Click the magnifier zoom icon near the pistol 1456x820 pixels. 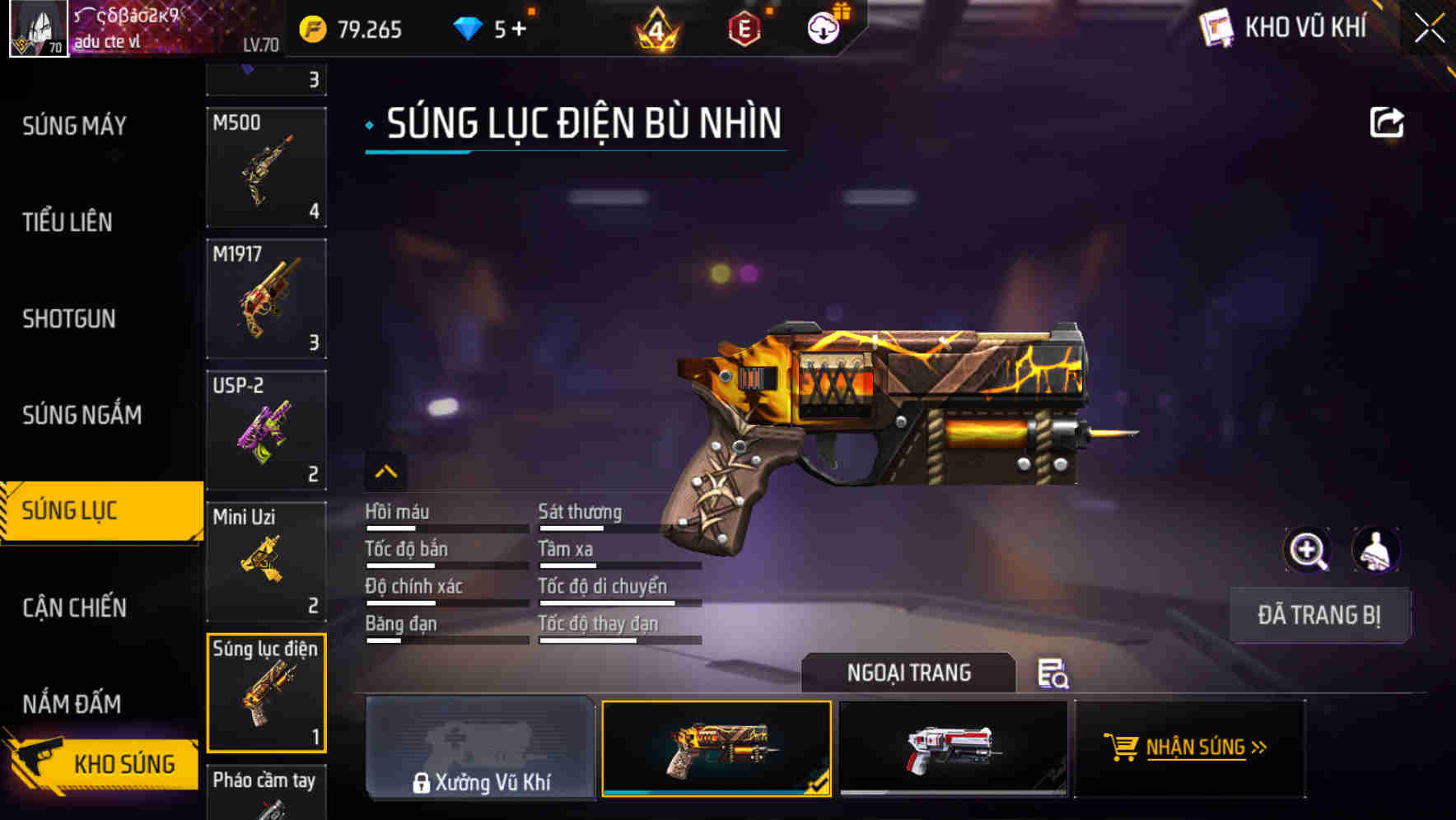point(1308,550)
